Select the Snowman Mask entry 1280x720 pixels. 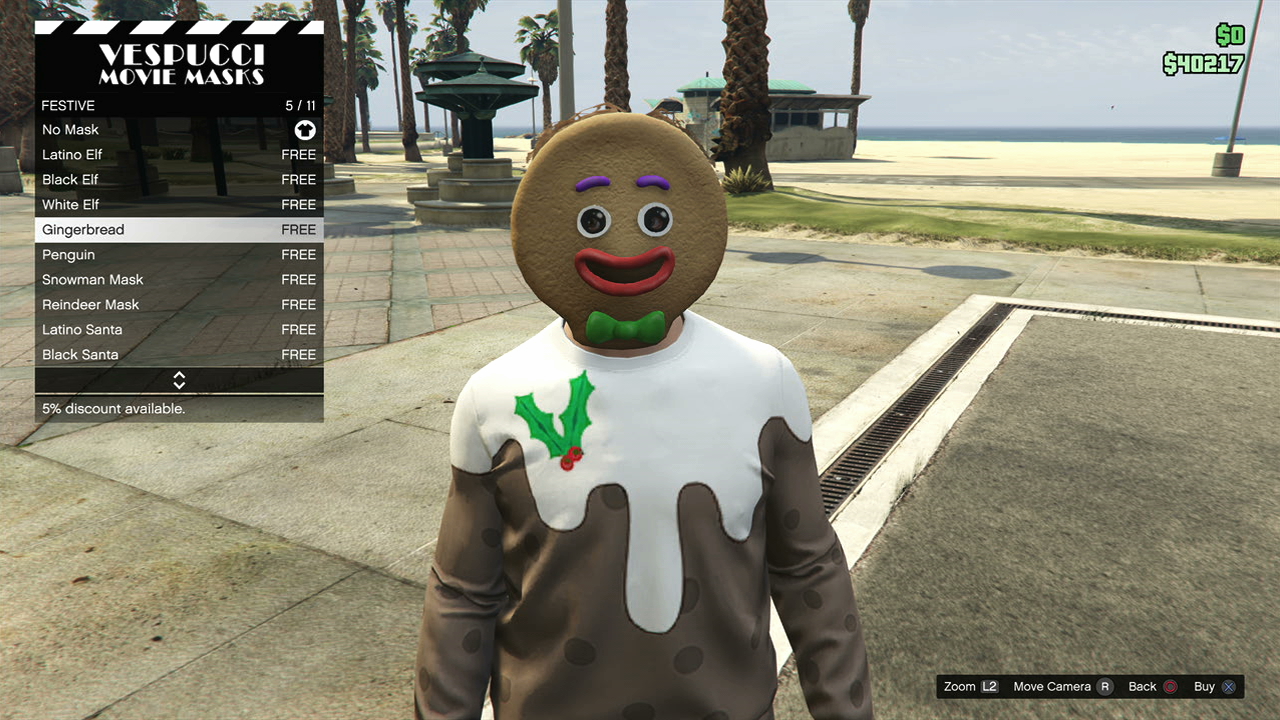[178, 280]
